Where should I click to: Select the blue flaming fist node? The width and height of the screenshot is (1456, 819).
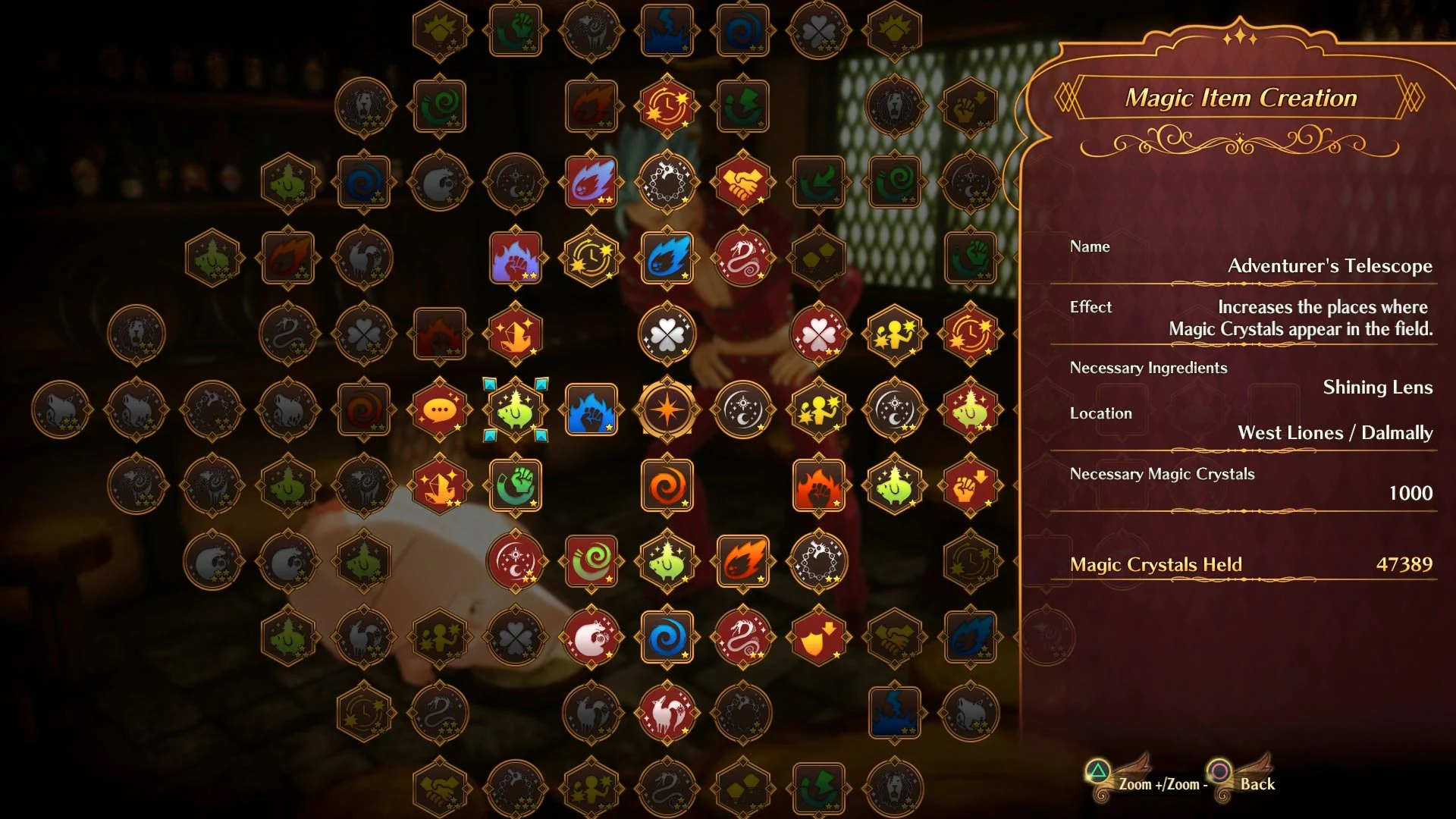coord(592,410)
